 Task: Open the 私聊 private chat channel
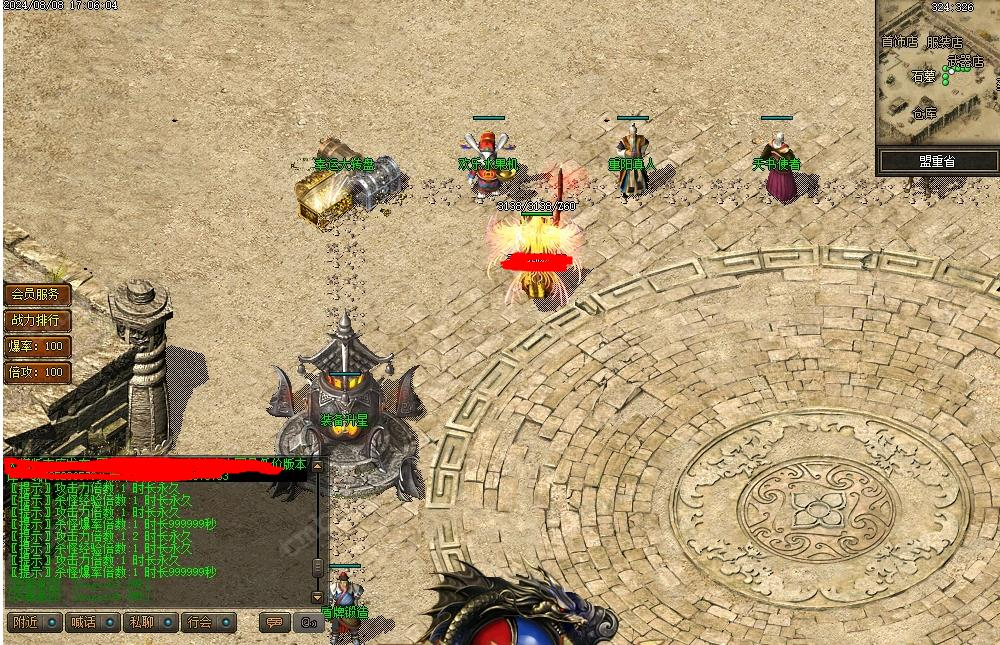(150, 622)
